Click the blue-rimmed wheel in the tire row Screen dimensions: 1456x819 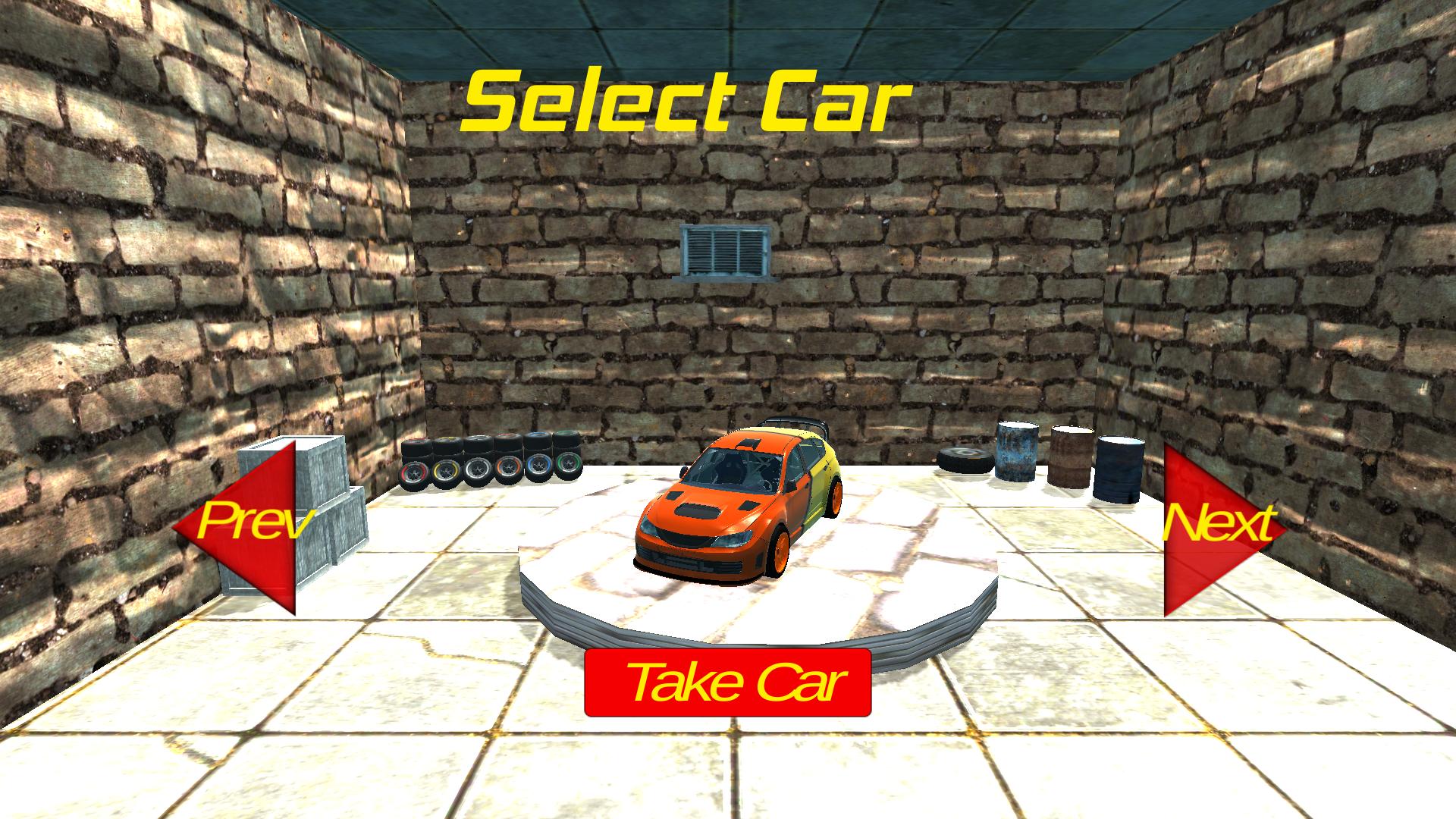[539, 466]
